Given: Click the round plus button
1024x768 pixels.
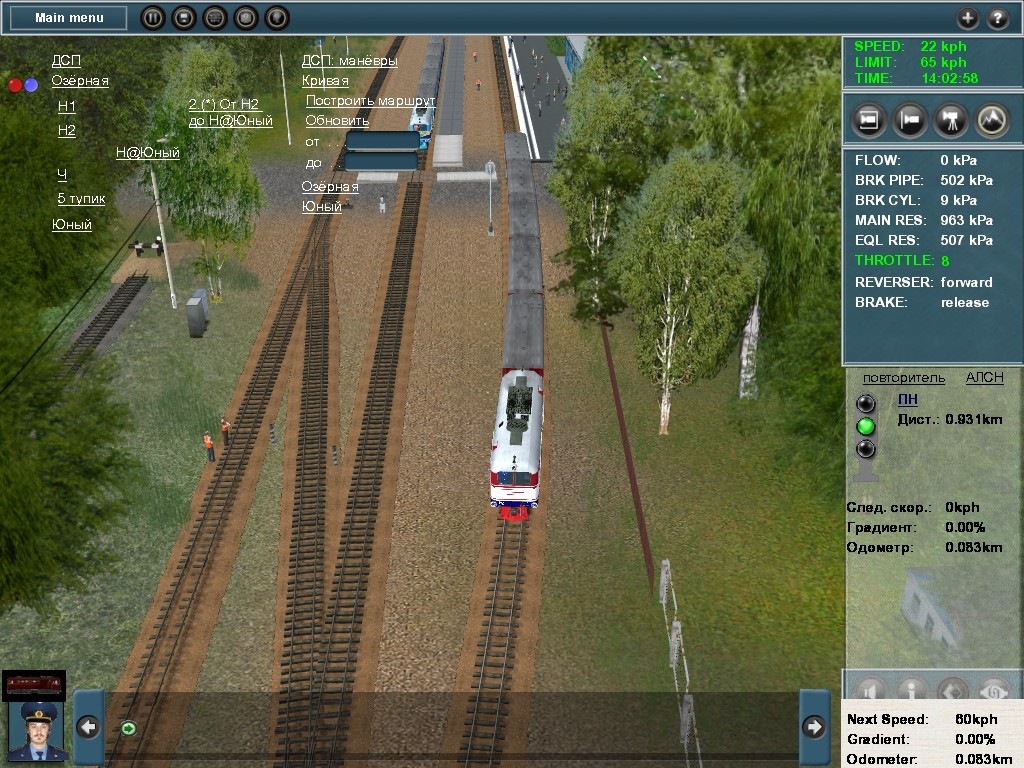Looking at the screenshot, I should click(967, 18).
